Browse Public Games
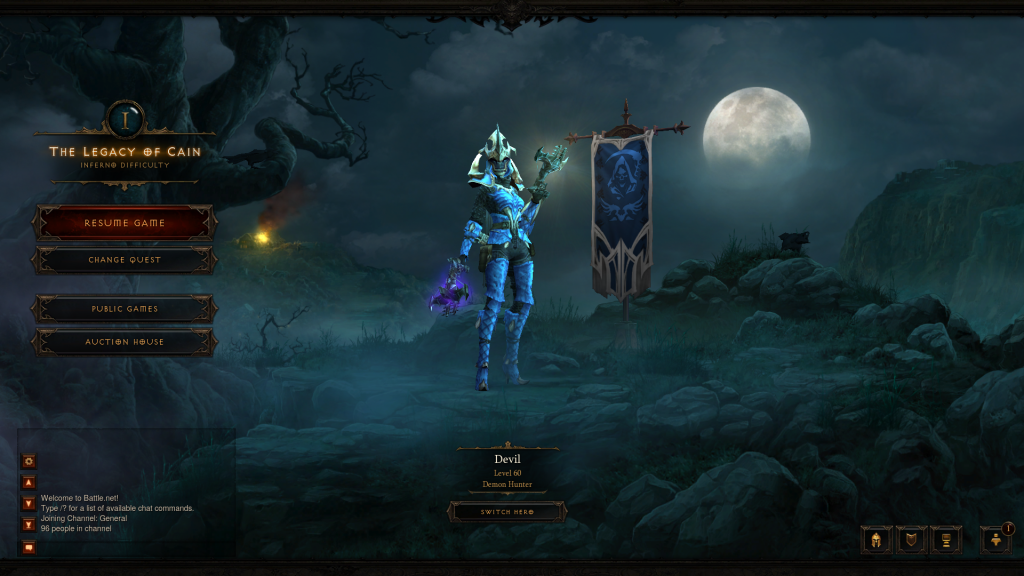Image resolution: width=1024 pixels, height=576 pixels. (124, 309)
